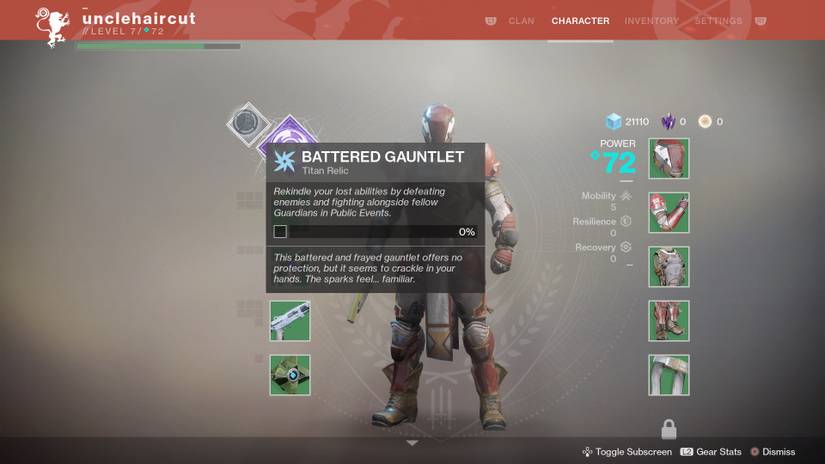This screenshot has width=825, height=464.
Task: Switch to the Clan tab
Action: pyautogui.click(x=521, y=21)
